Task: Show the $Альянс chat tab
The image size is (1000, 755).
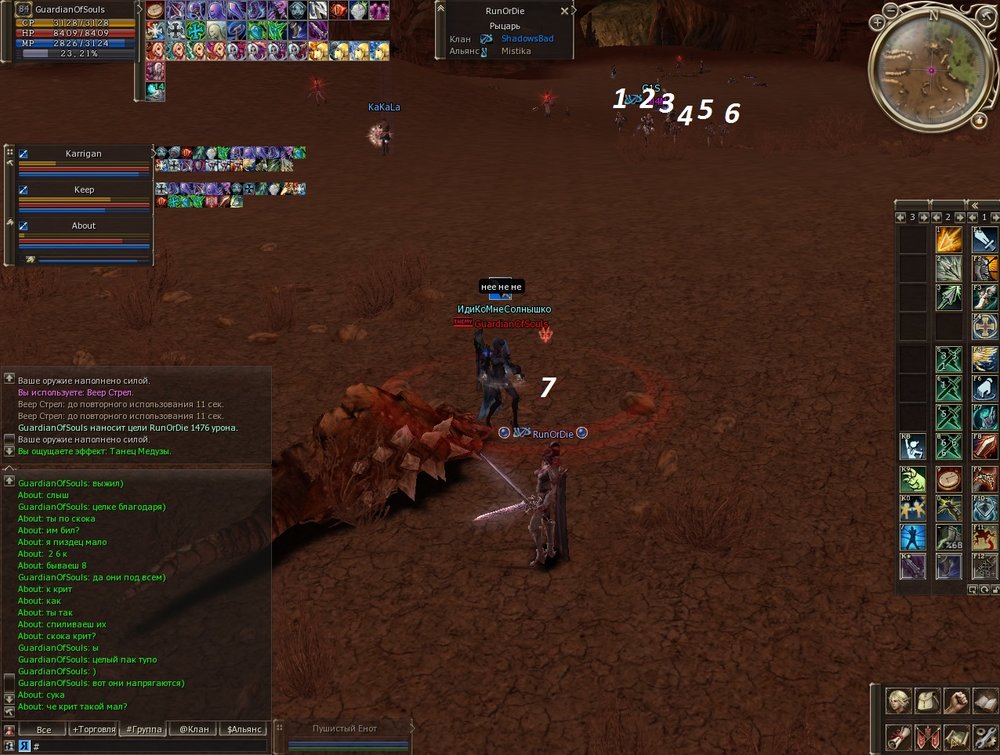Action: (244, 729)
